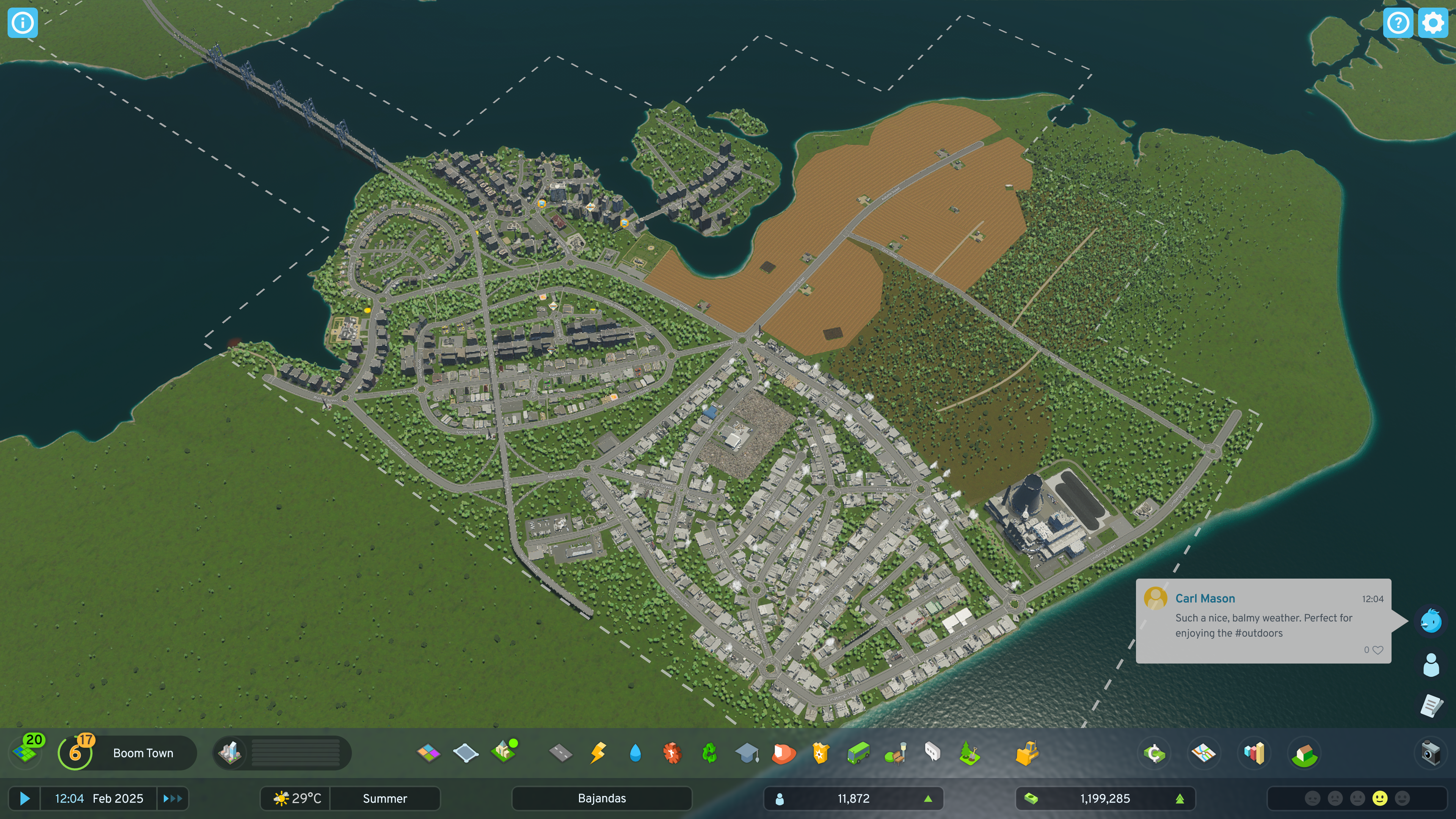The height and width of the screenshot is (819, 1456).
Task: Open the city economy budget panel
Action: (1153, 753)
